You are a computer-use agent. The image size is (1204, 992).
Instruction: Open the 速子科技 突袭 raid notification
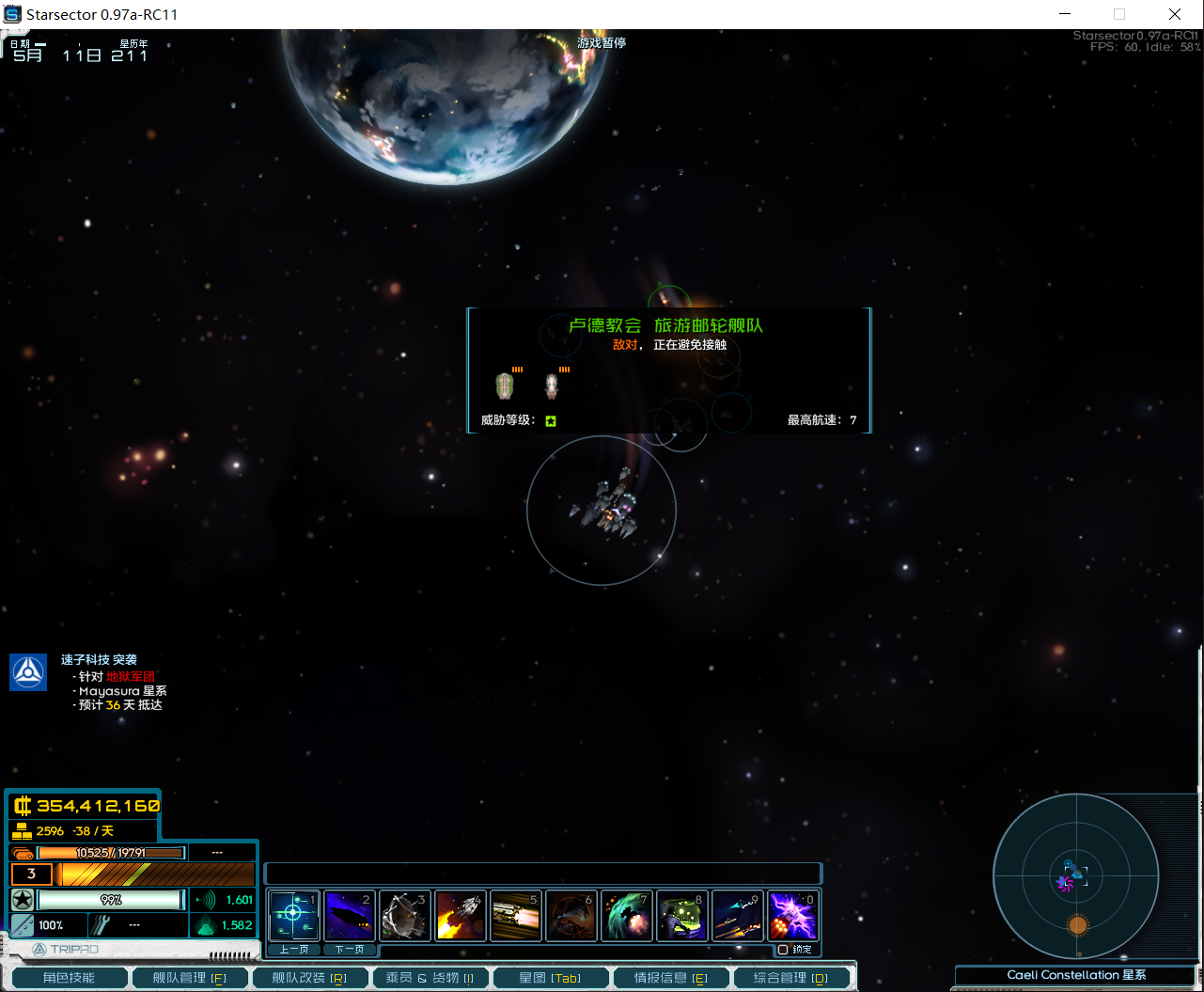(99, 660)
